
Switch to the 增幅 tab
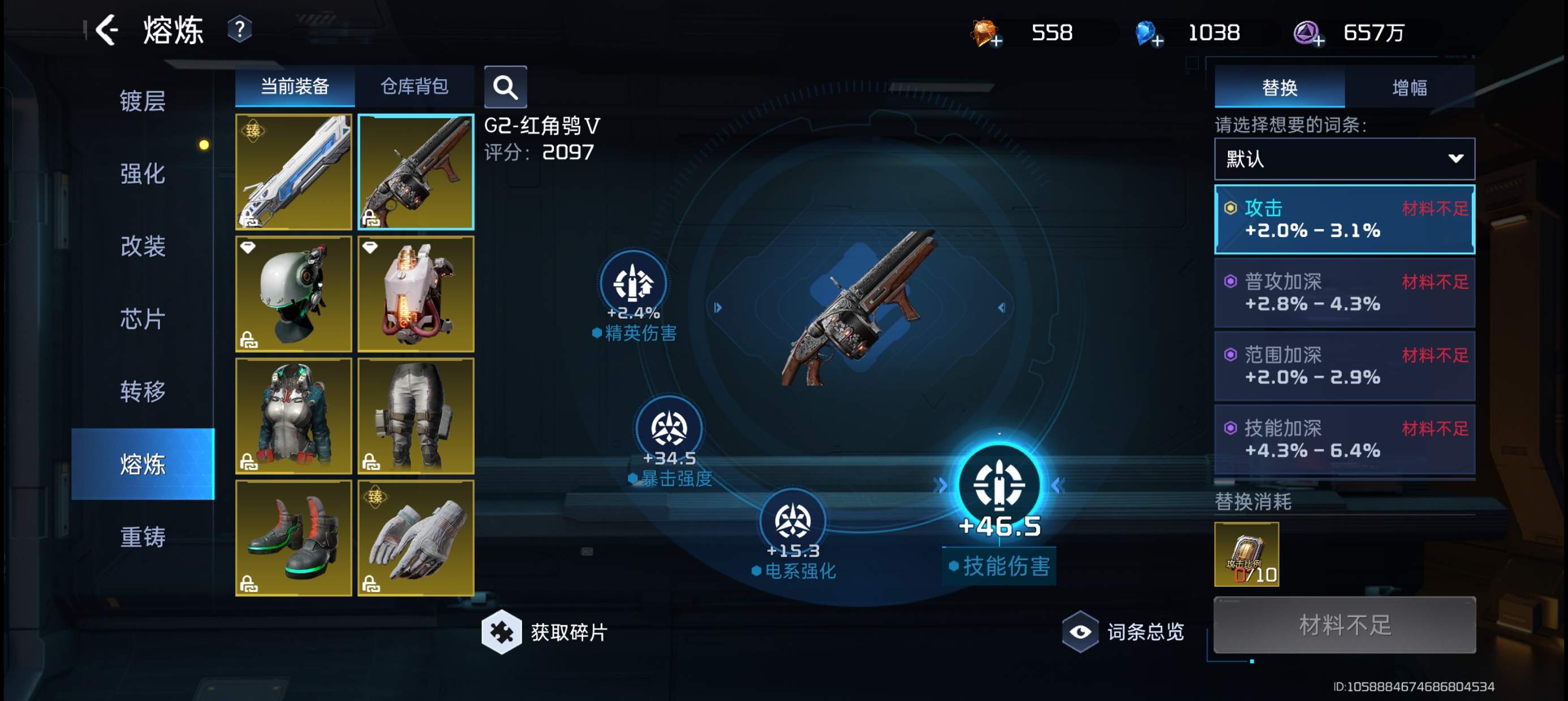(x=1409, y=88)
